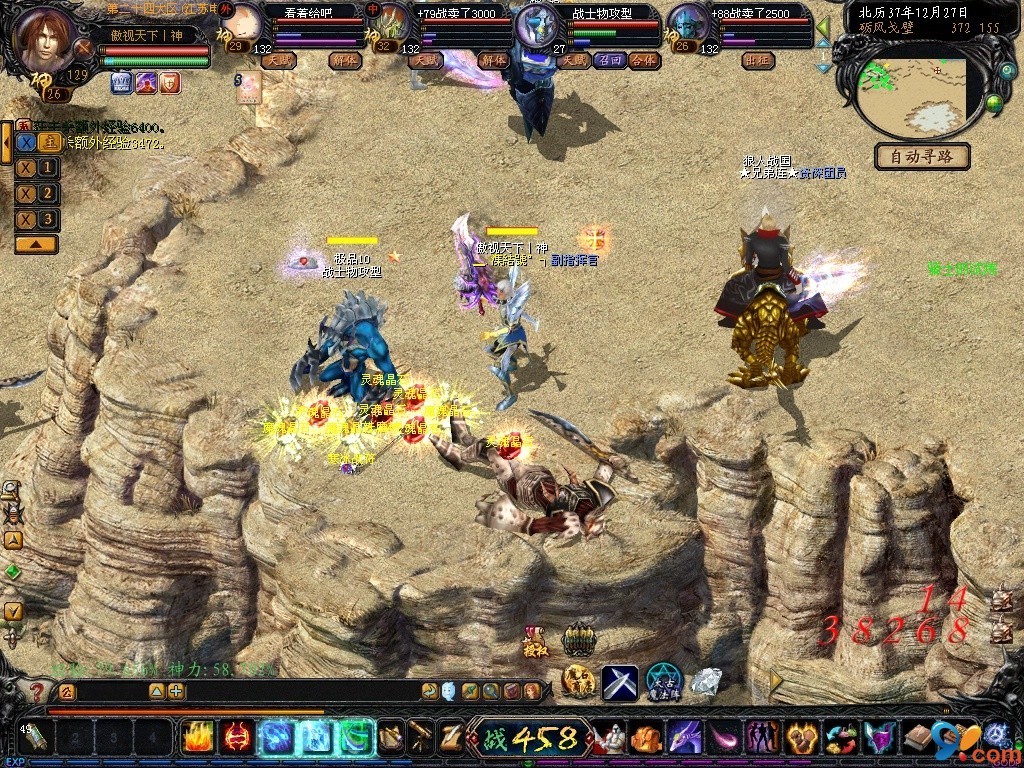The image size is (1024, 768).
Task: Click the pentagram 魔法阵 icon
Action: [x=663, y=680]
